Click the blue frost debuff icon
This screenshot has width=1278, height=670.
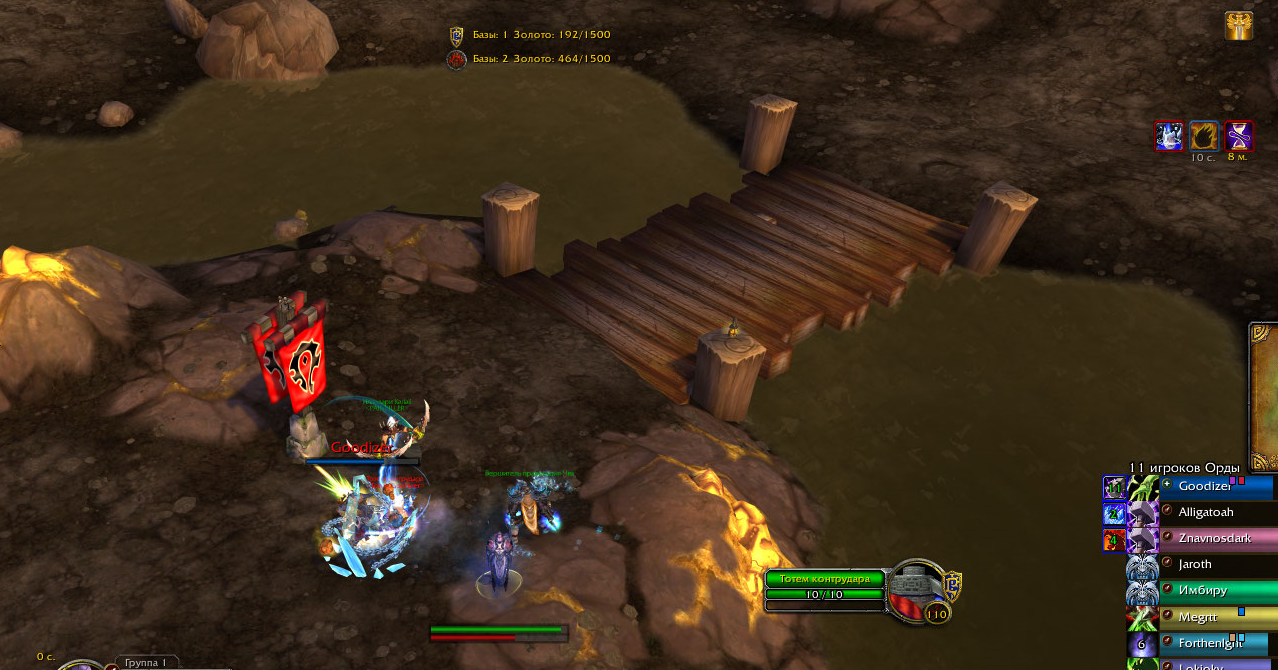tap(1168, 135)
